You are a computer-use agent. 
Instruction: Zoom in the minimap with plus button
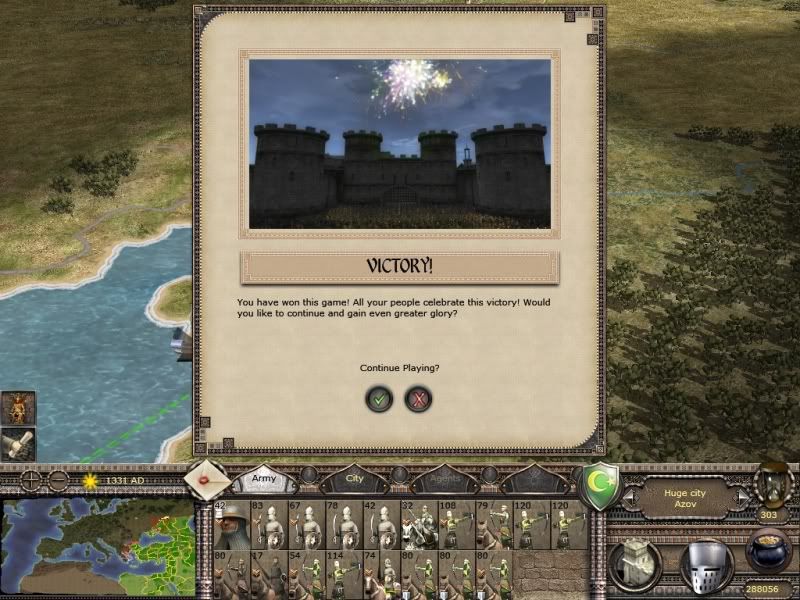(31, 480)
